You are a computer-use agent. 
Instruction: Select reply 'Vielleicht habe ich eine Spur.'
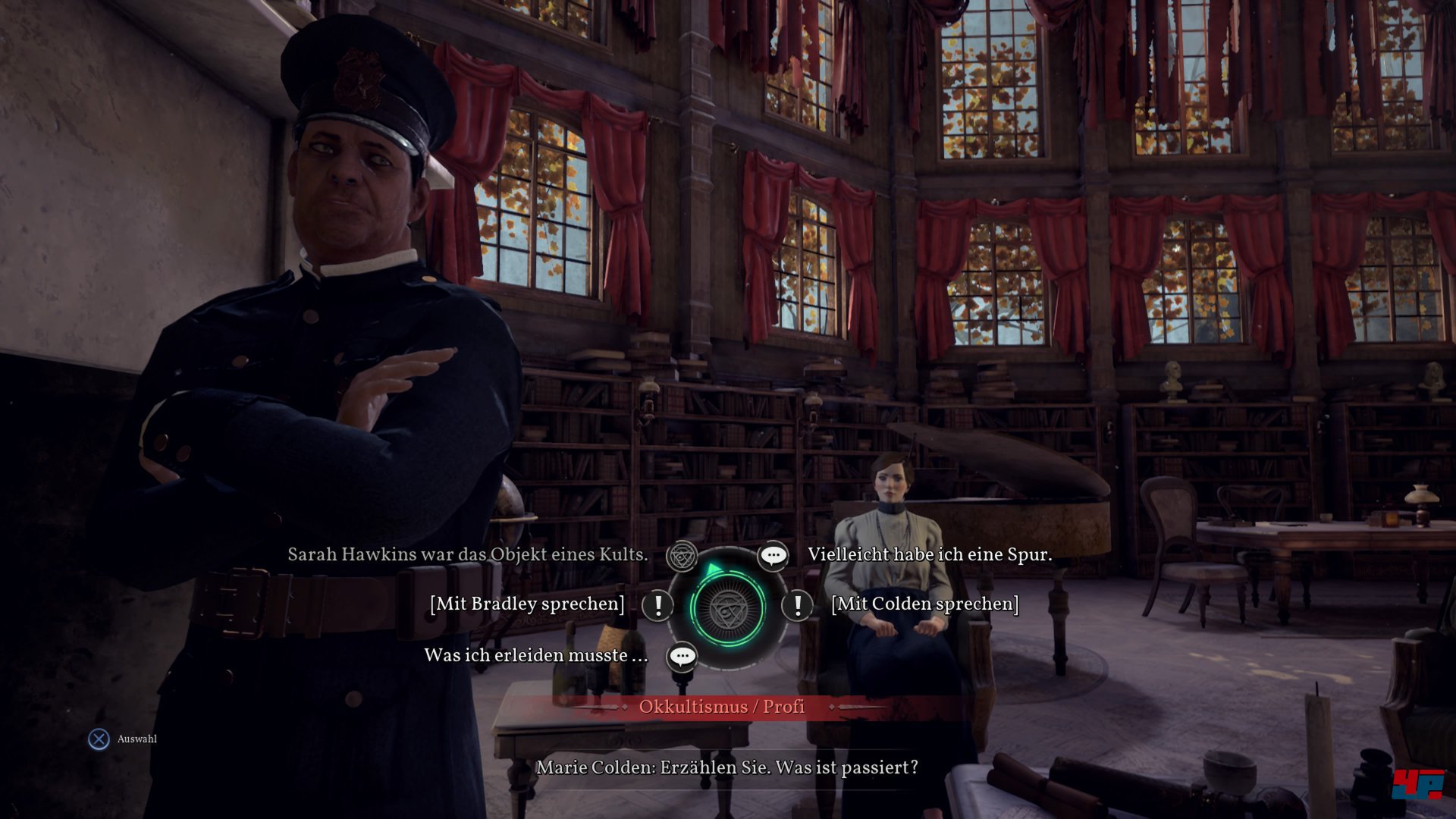point(930,554)
